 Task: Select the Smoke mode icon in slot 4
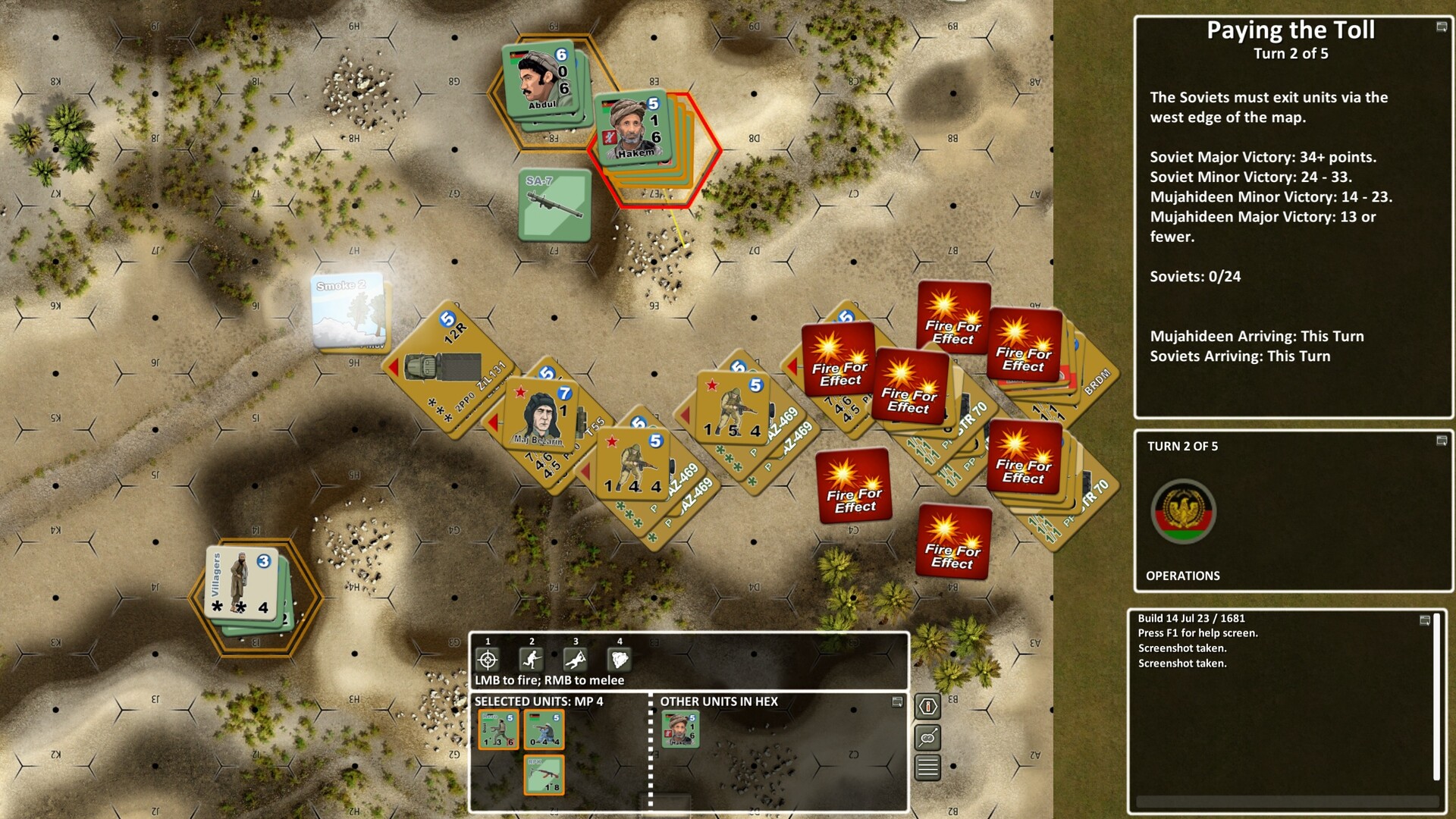pos(618,658)
